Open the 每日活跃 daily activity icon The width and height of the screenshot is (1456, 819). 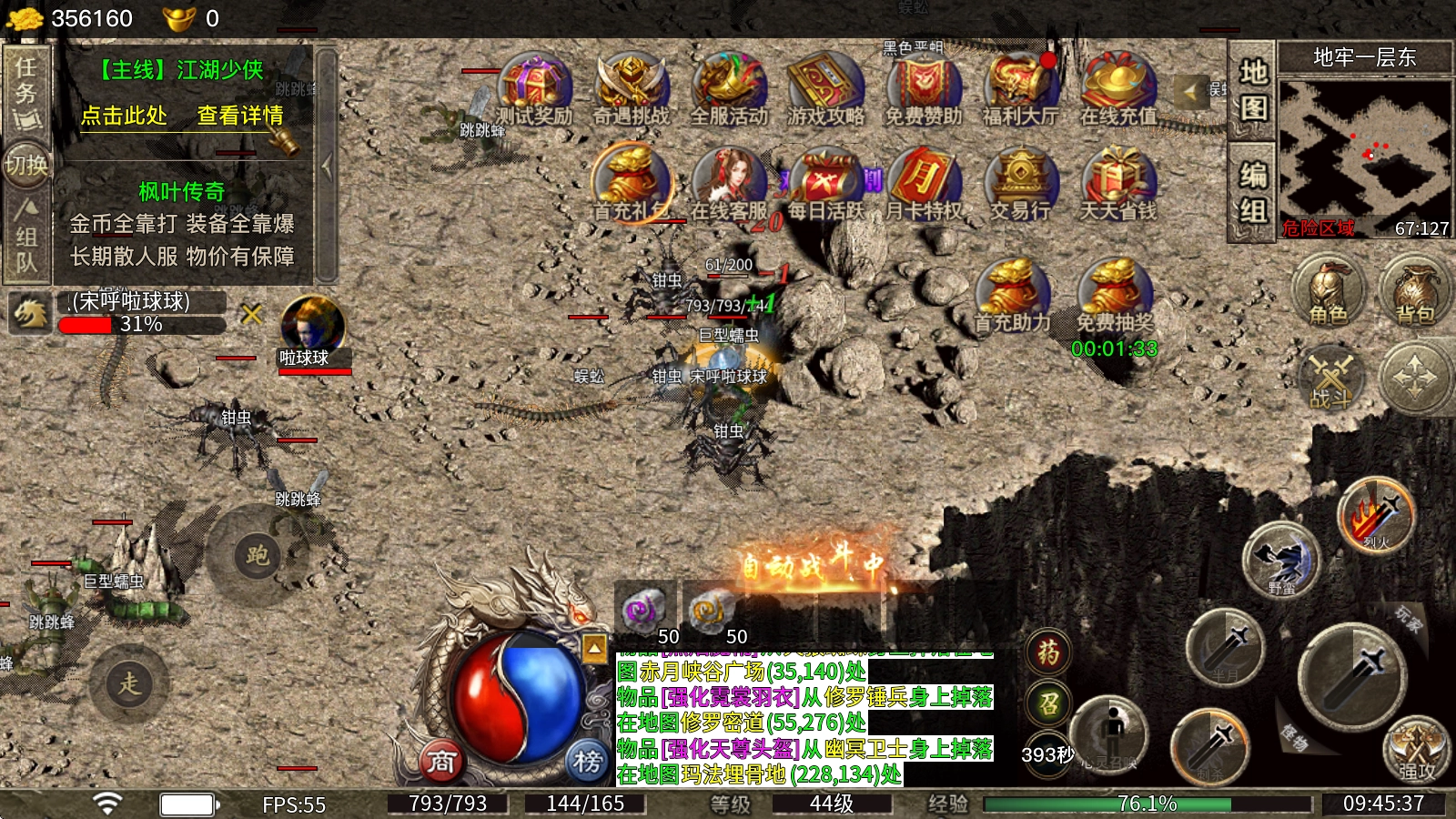825,184
